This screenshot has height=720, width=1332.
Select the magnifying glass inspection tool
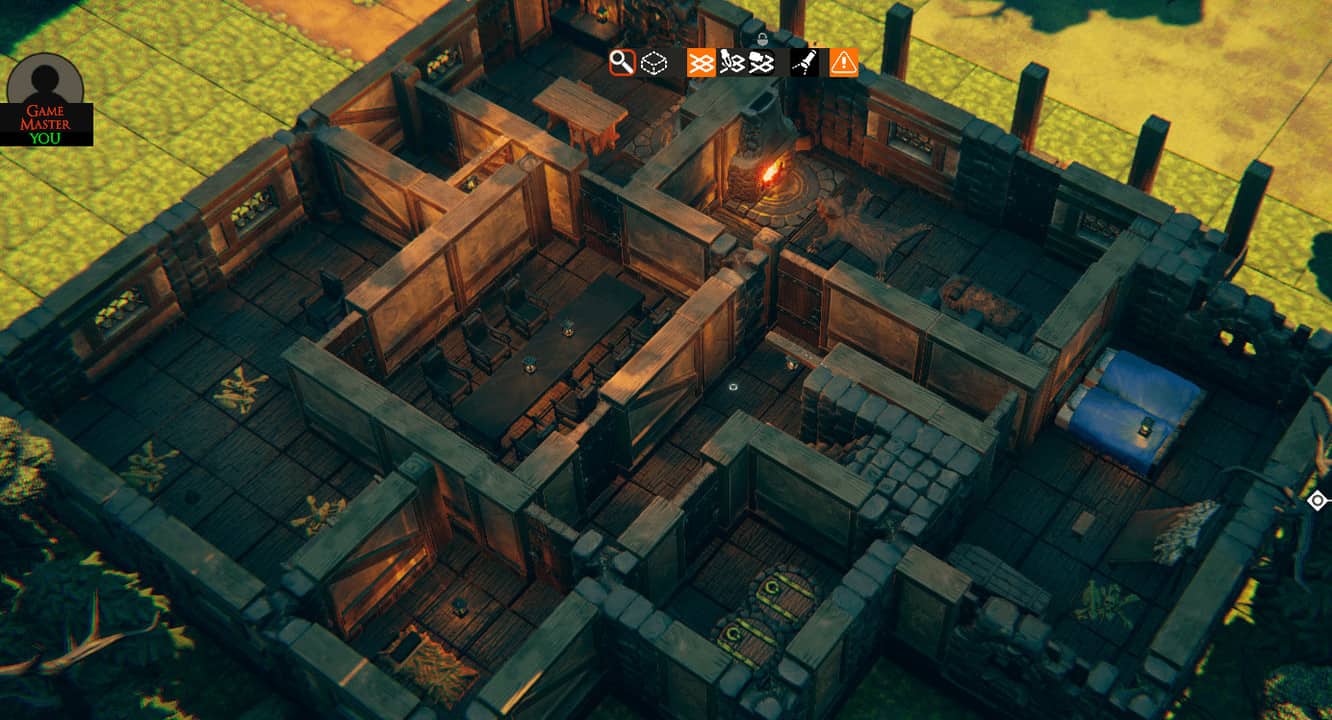623,62
